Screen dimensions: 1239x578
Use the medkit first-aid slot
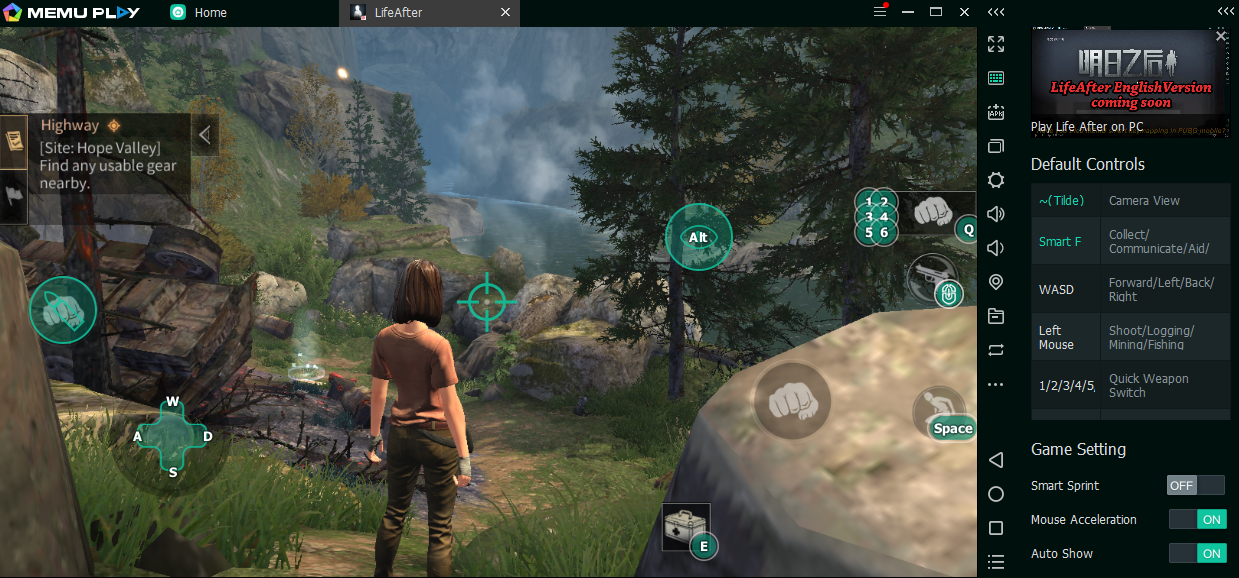pos(686,527)
